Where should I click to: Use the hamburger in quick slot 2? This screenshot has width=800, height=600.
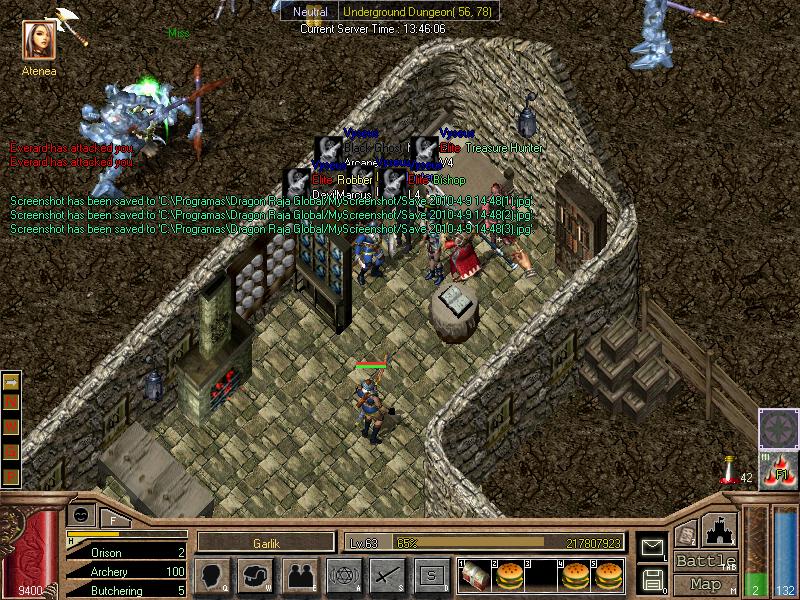coord(510,575)
